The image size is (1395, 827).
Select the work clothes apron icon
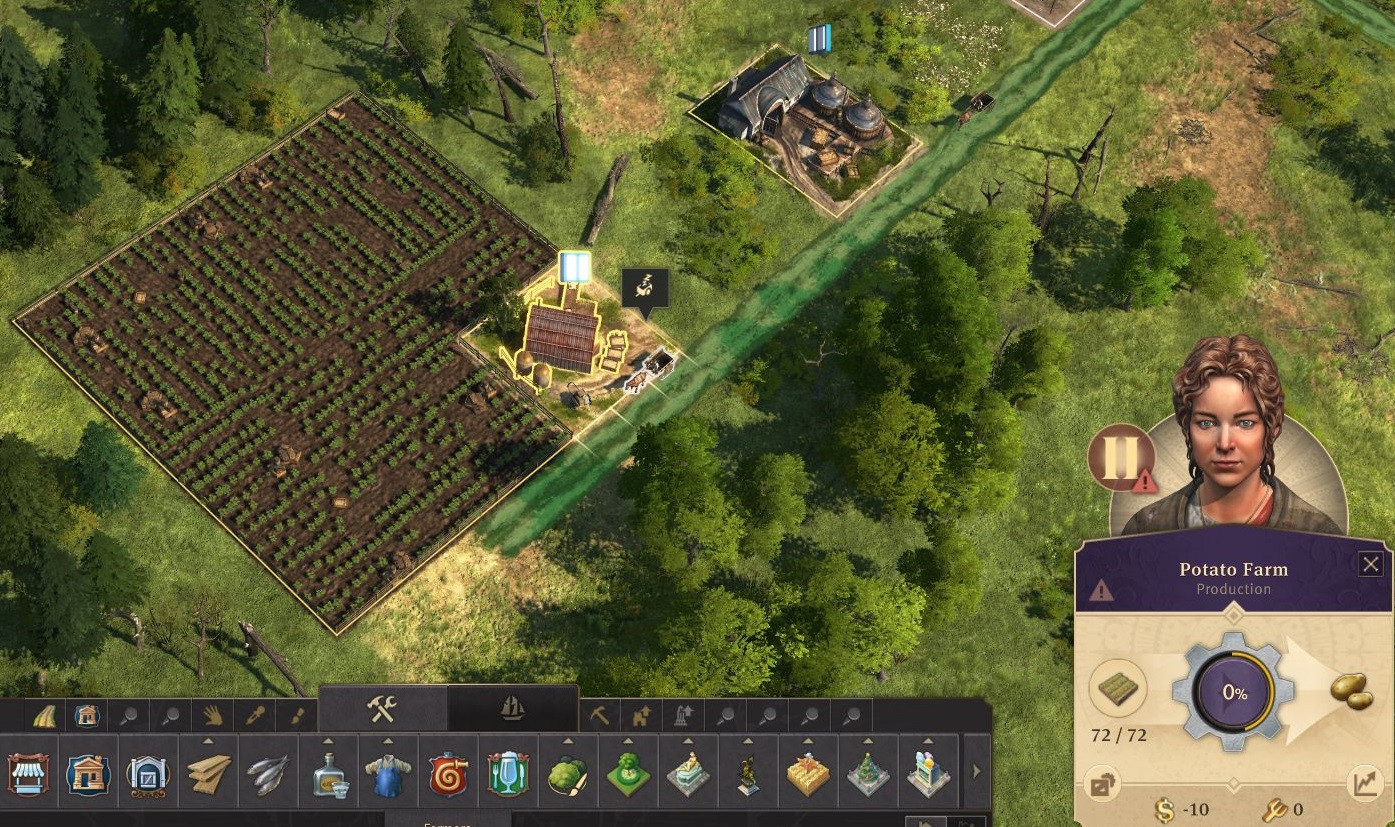click(x=388, y=775)
